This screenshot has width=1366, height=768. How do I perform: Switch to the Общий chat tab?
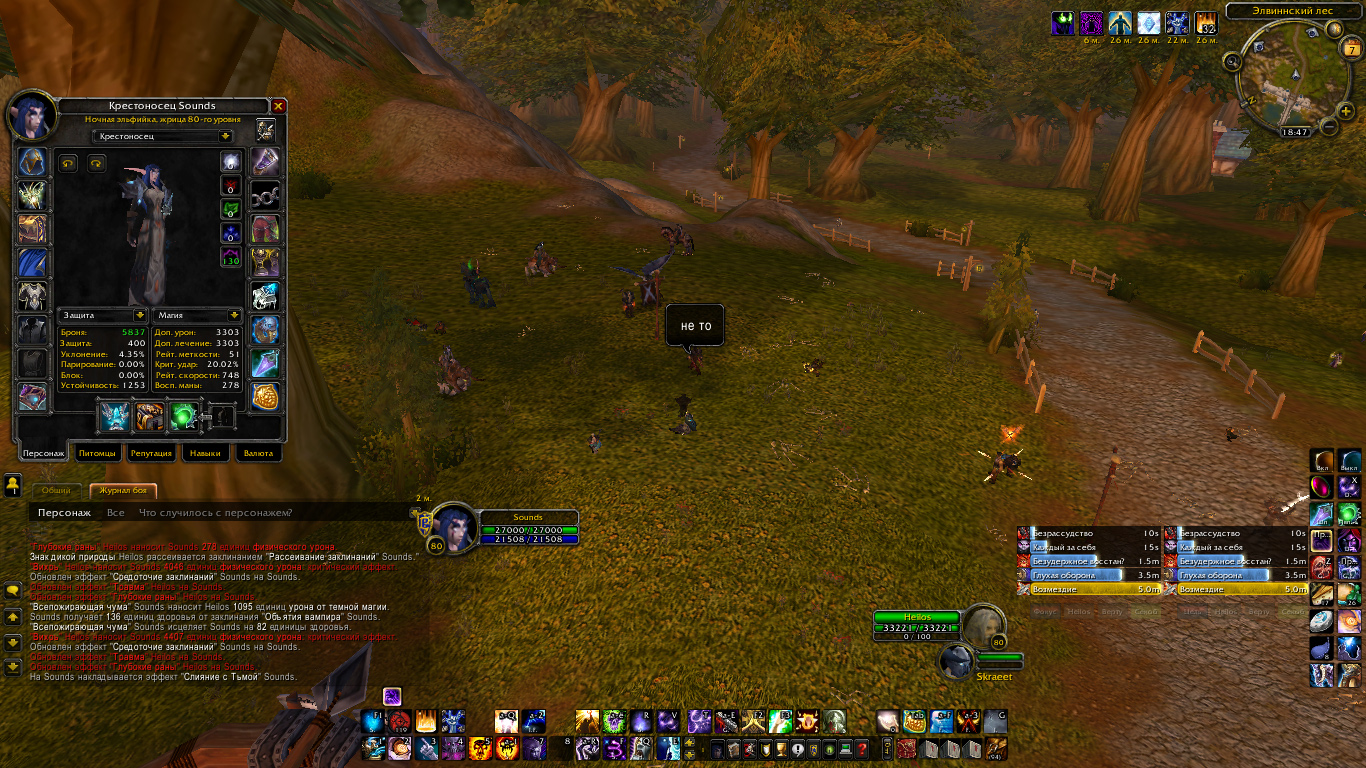(x=56, y=490)
